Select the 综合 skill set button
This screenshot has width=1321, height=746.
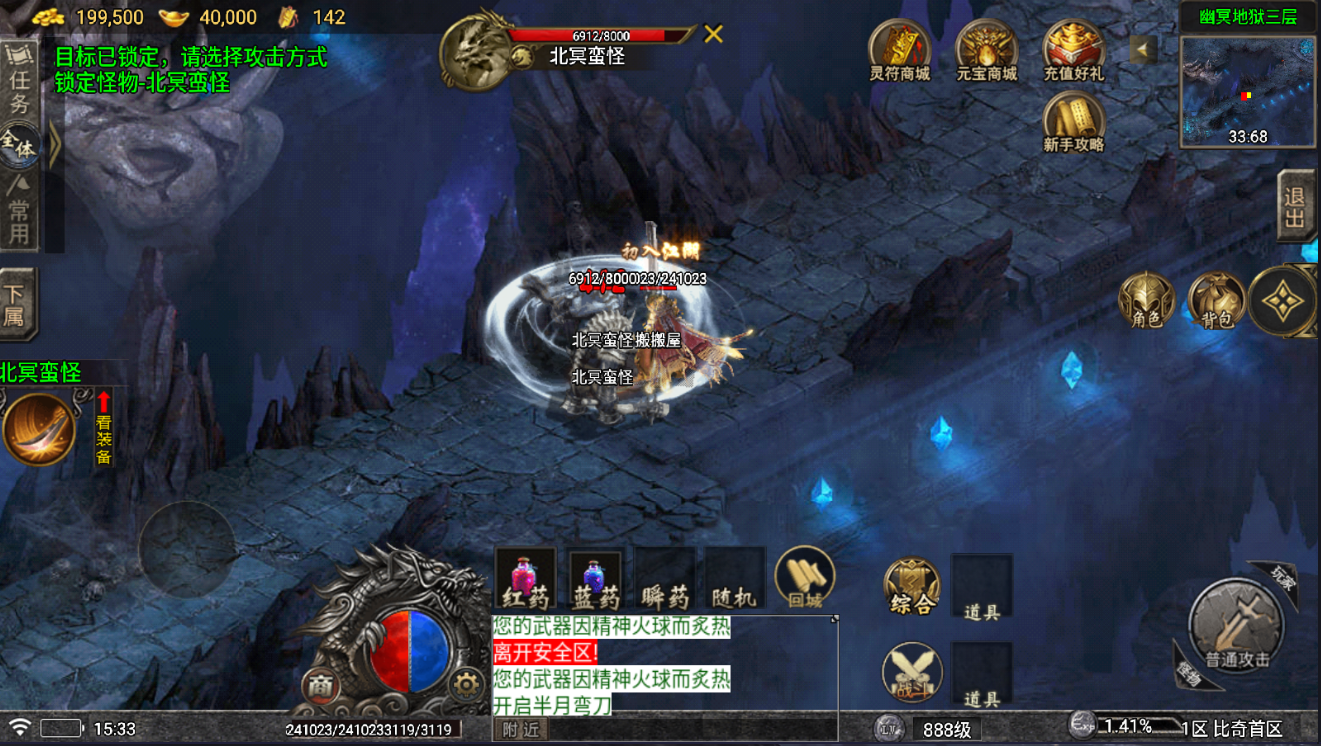coord(912,587)
